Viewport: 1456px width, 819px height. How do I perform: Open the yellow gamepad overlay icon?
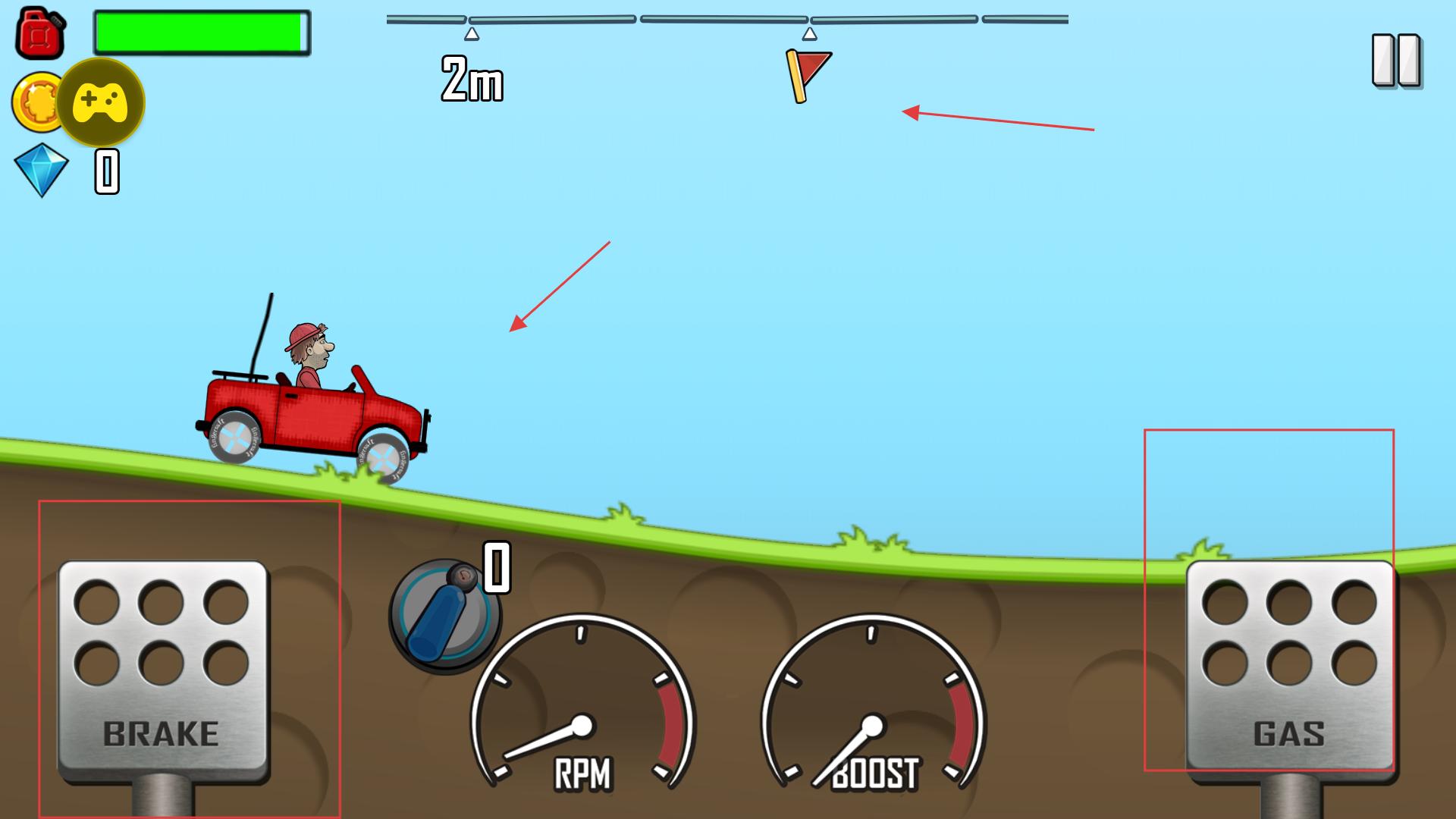tap(100, 102)
